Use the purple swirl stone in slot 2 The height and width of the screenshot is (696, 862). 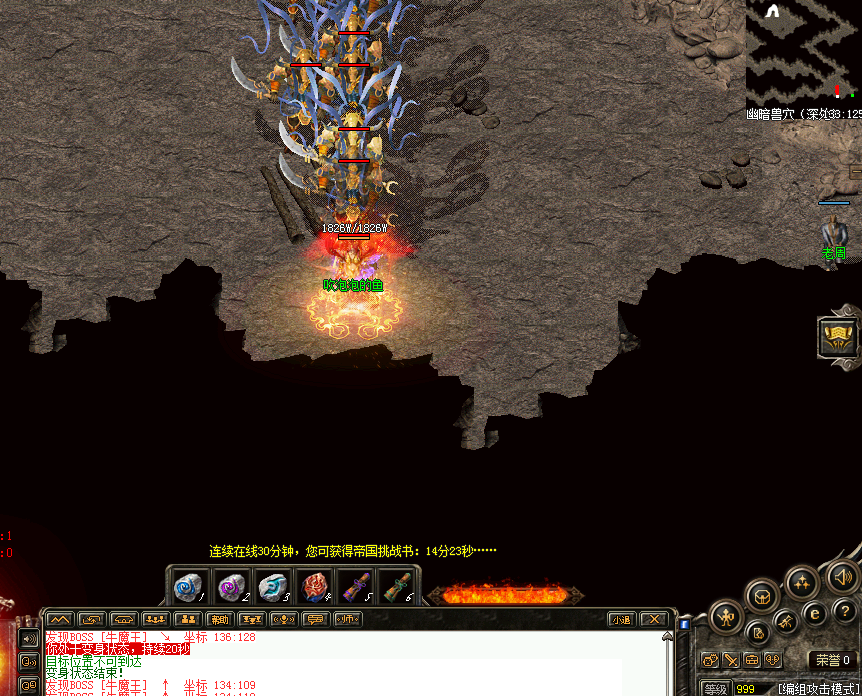(231, 587)
